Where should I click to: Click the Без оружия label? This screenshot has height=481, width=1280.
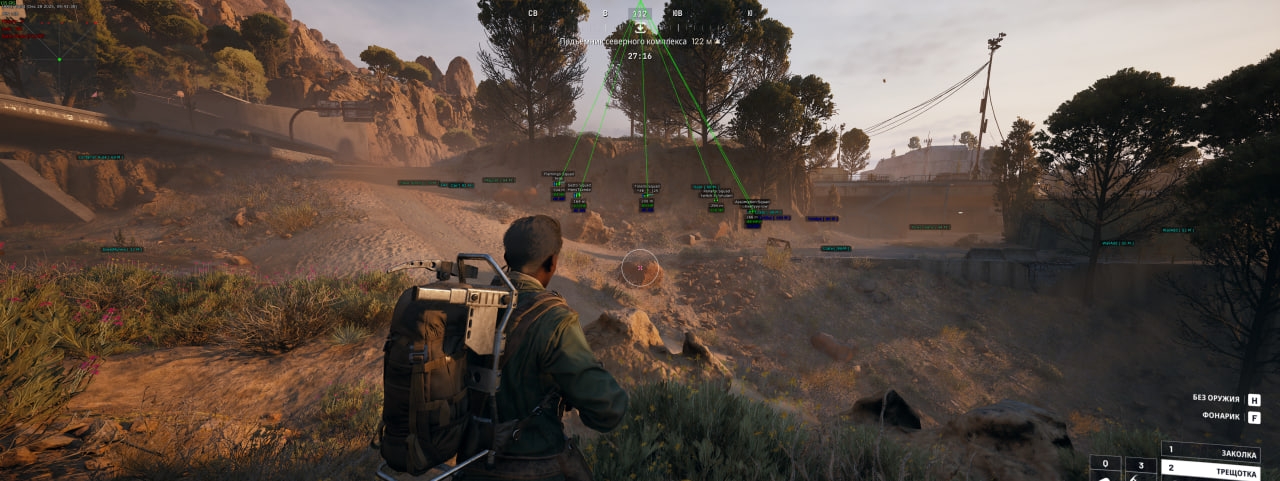(1216, 398)
